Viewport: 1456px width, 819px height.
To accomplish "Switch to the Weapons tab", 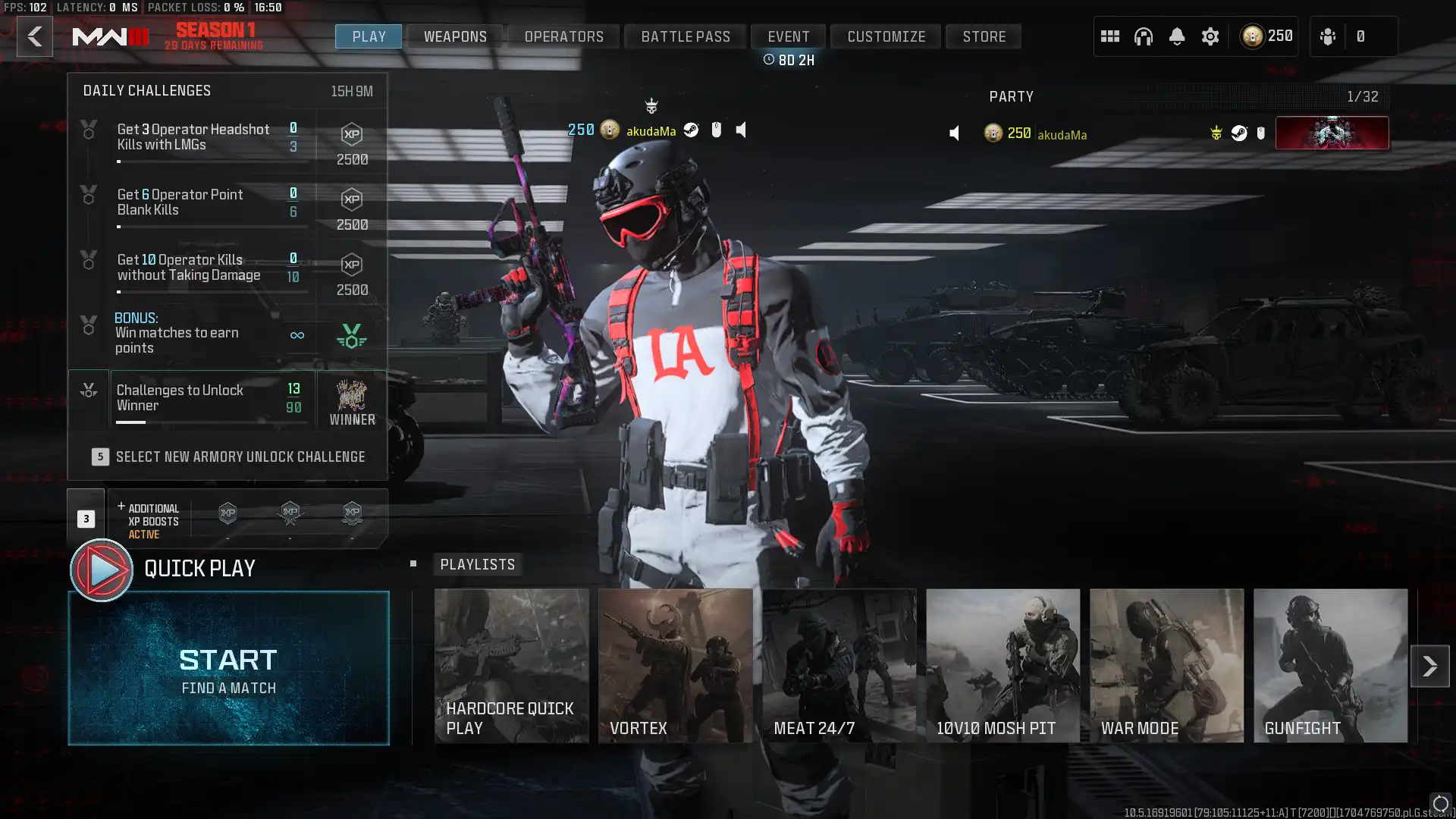I will (455, 36).
